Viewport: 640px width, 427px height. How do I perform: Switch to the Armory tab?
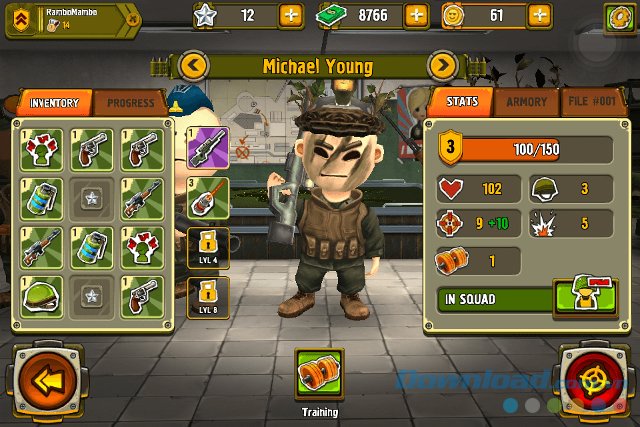coord(526,102)
